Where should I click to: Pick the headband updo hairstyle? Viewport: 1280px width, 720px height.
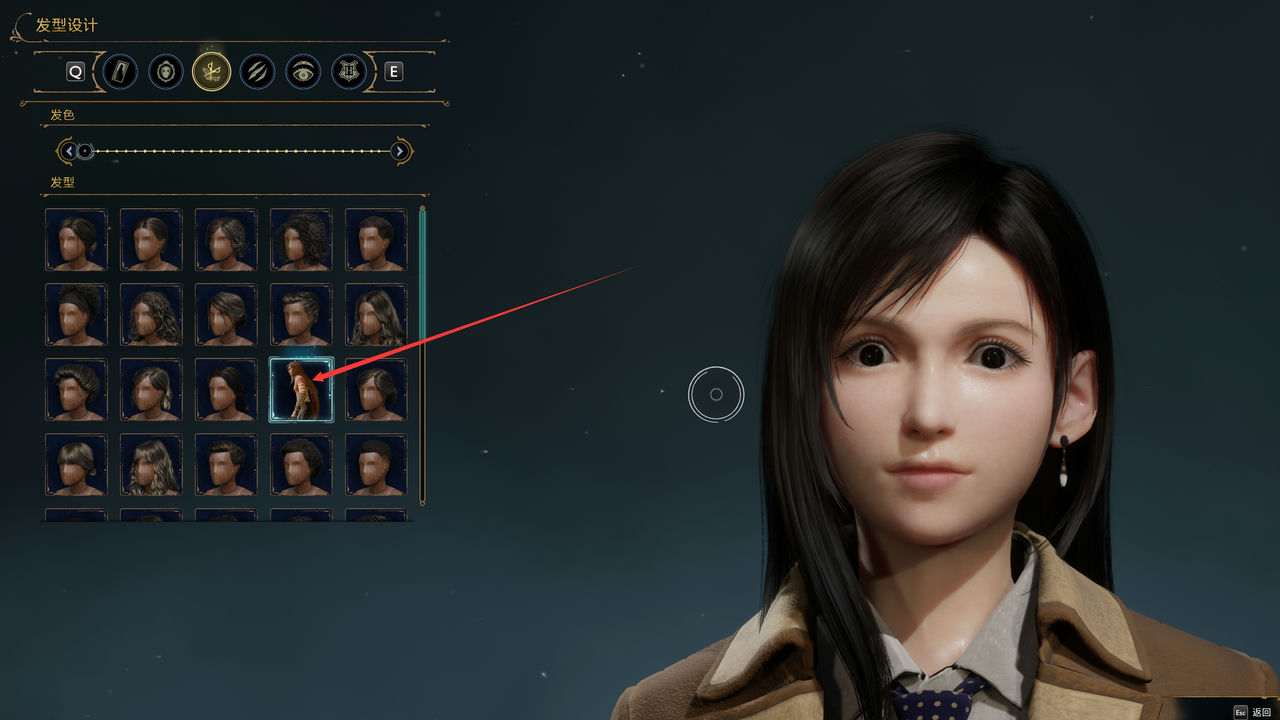coord(76,315)
